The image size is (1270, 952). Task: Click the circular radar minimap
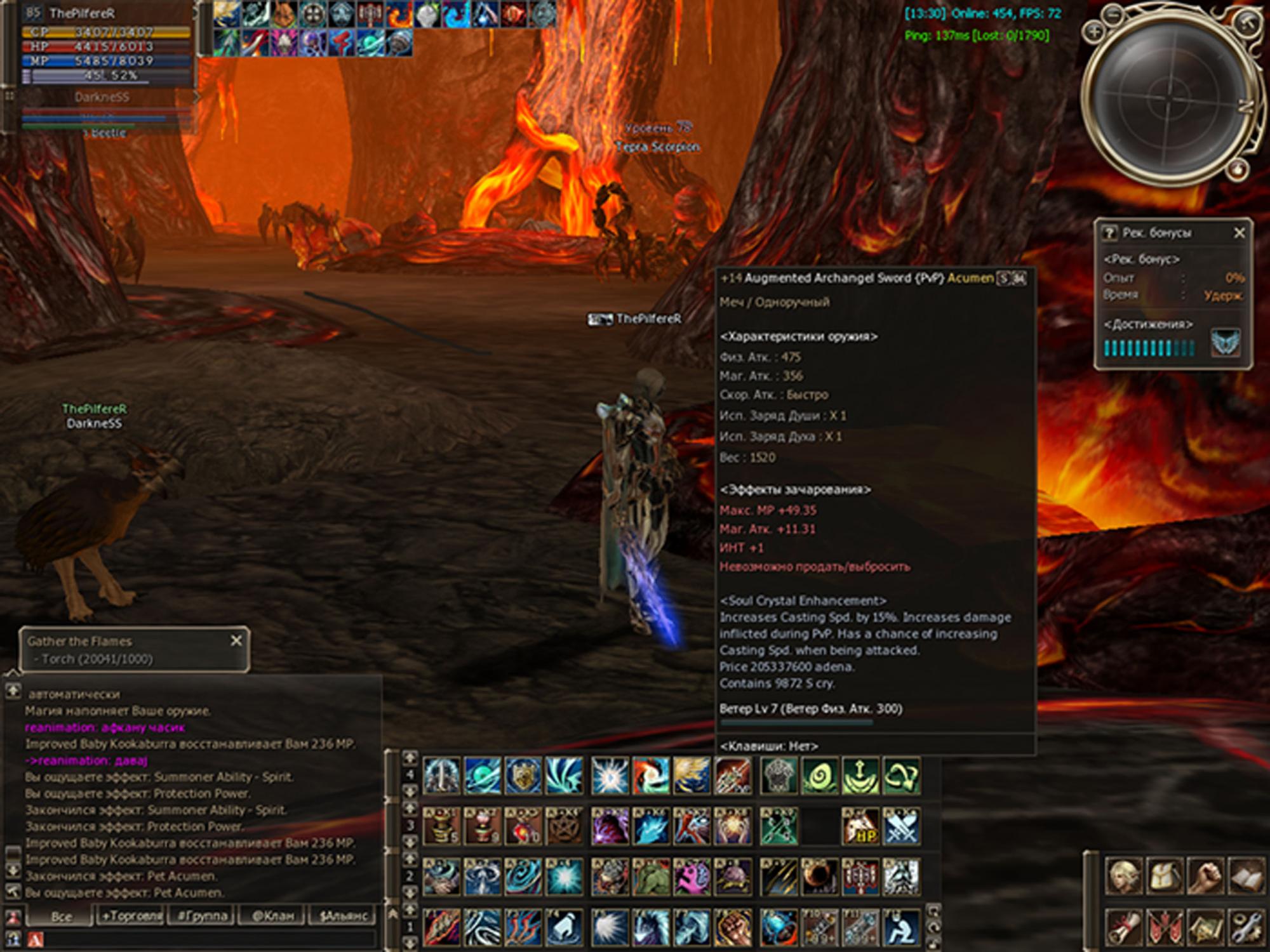click(x=1172, y=98)
